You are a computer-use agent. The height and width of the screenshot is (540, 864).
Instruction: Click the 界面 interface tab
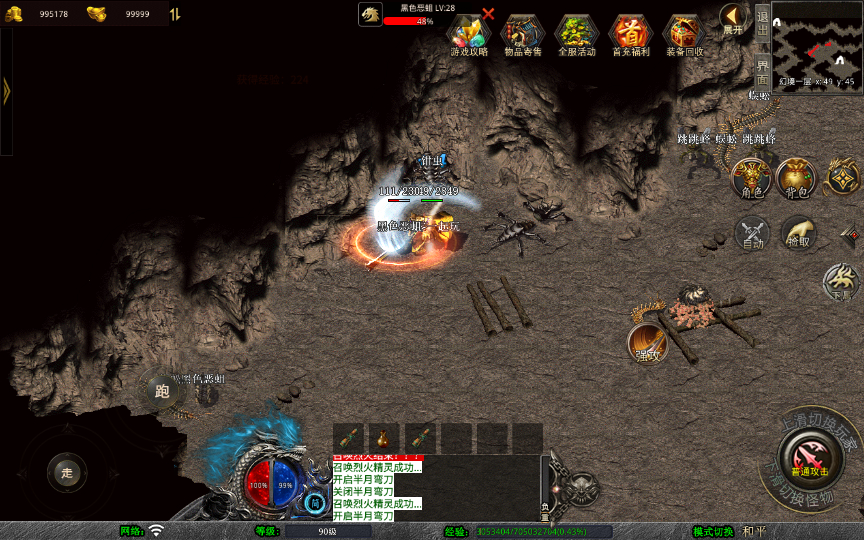762,71
